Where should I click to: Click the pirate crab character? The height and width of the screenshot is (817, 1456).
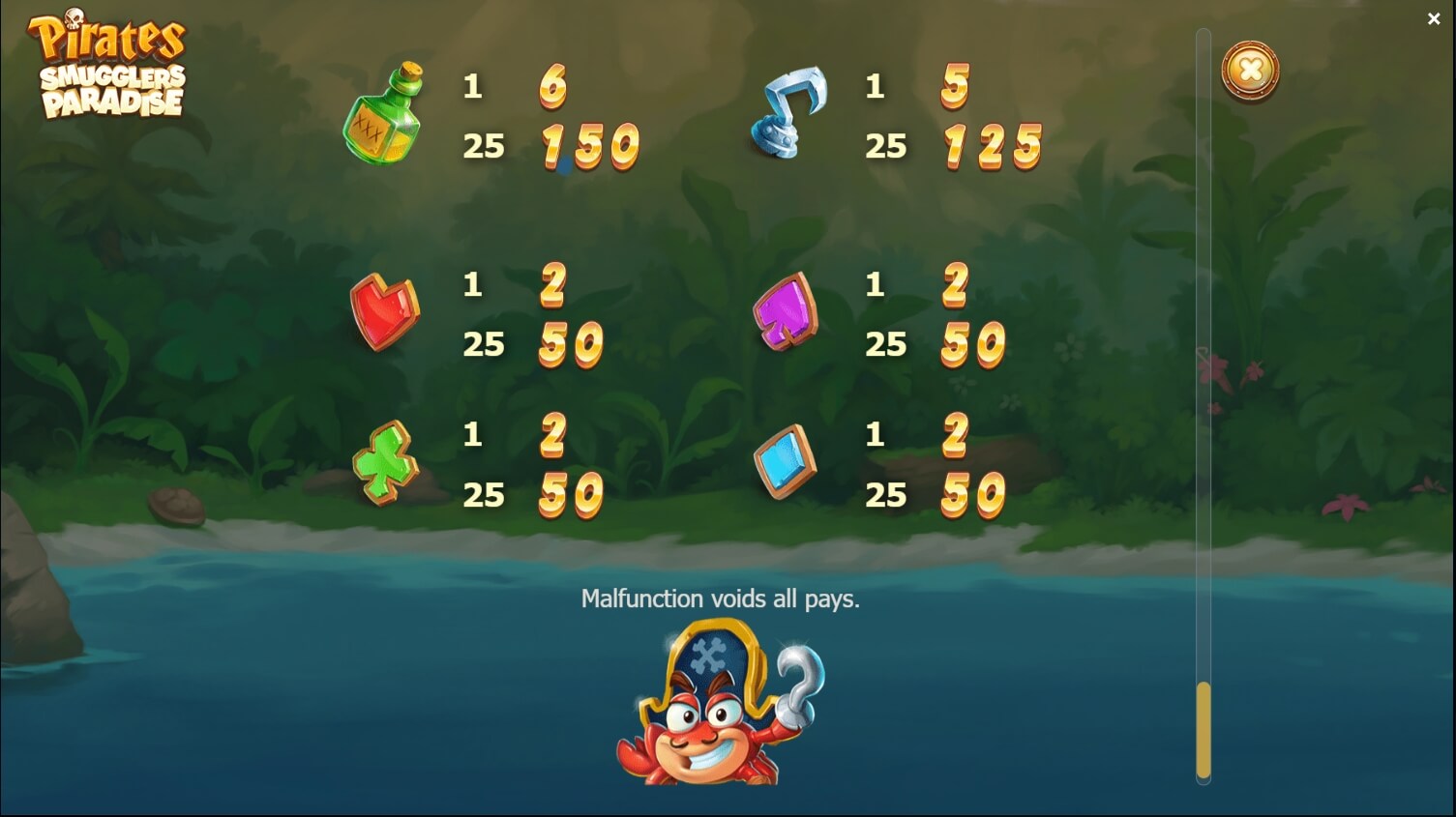721,706
